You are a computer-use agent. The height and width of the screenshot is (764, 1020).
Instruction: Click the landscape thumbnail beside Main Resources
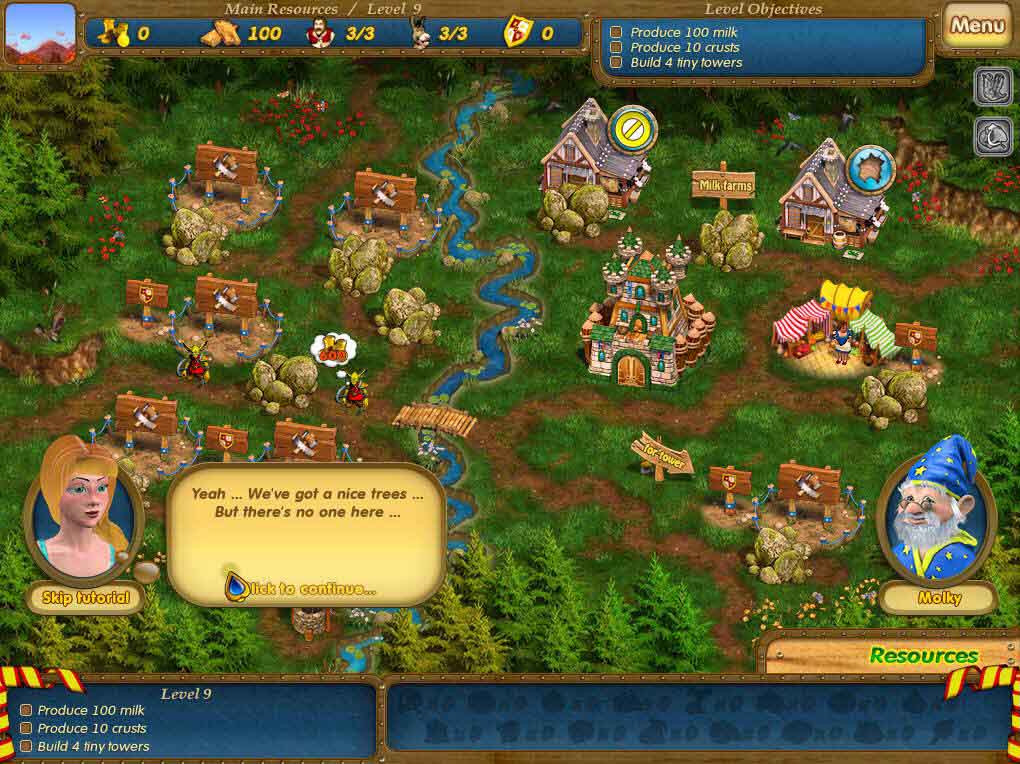(x=40, y=33)
